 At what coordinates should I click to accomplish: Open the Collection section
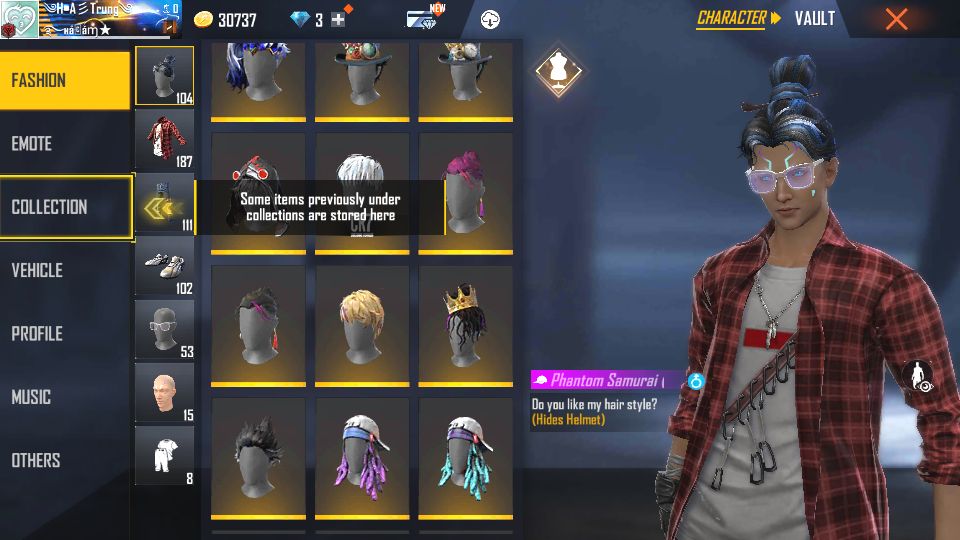64,207
